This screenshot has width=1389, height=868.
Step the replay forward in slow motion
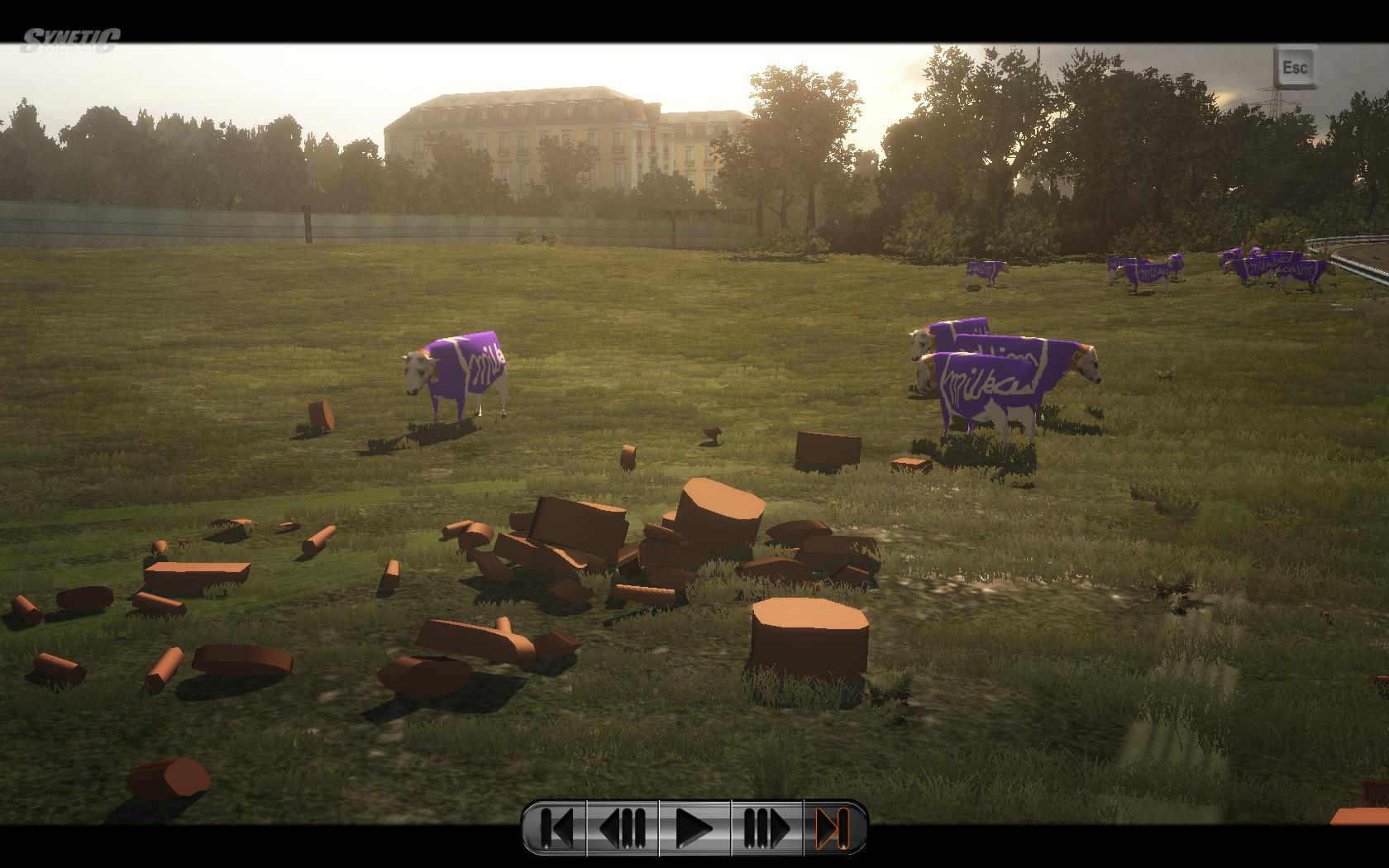(x=766, y=827)
